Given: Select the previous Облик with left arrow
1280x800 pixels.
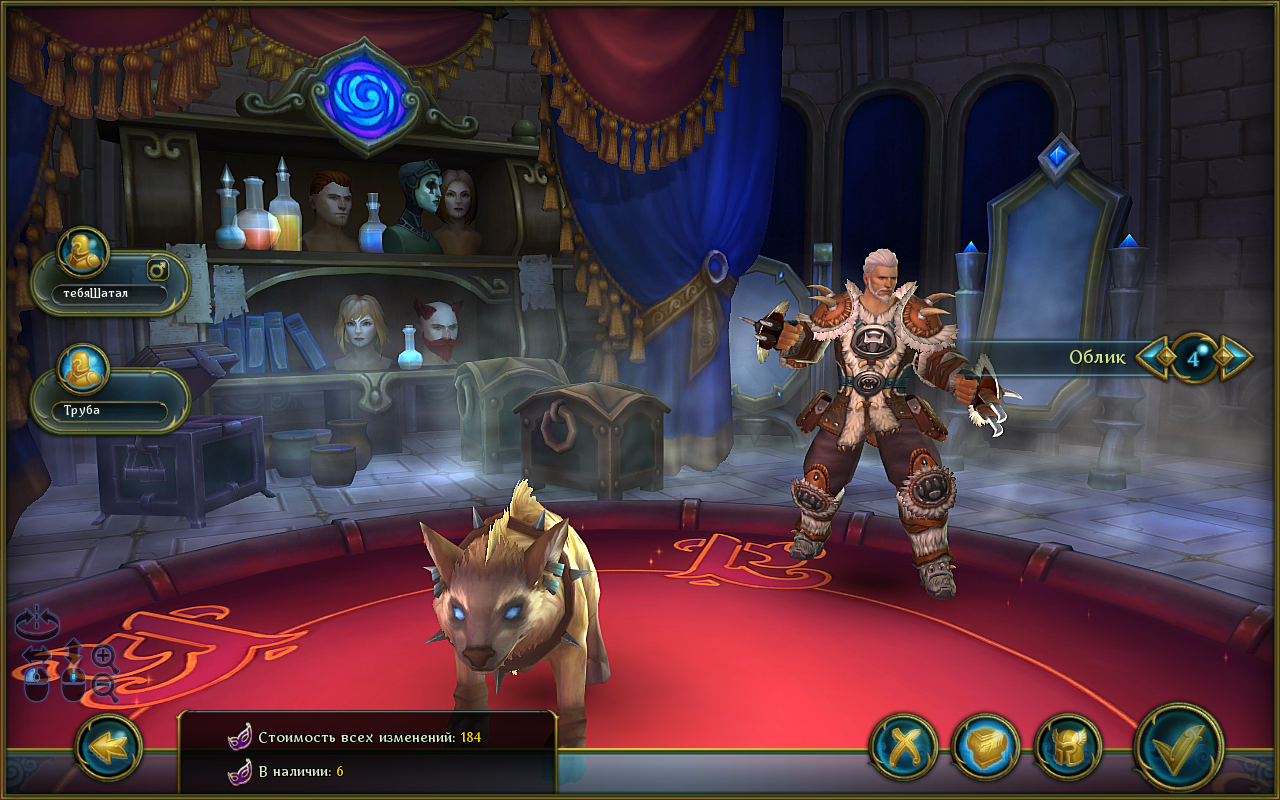Looking at the screenshot, I should pyautogui.click(x=1155, y=356).
